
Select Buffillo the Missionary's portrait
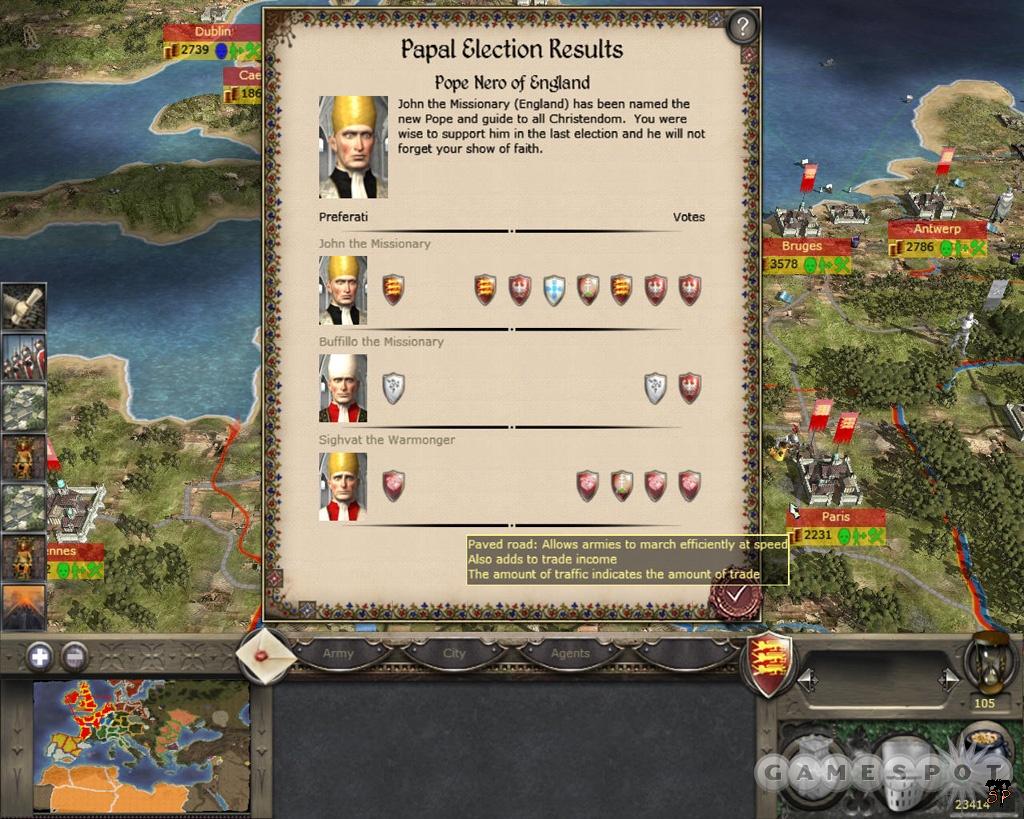343,388
